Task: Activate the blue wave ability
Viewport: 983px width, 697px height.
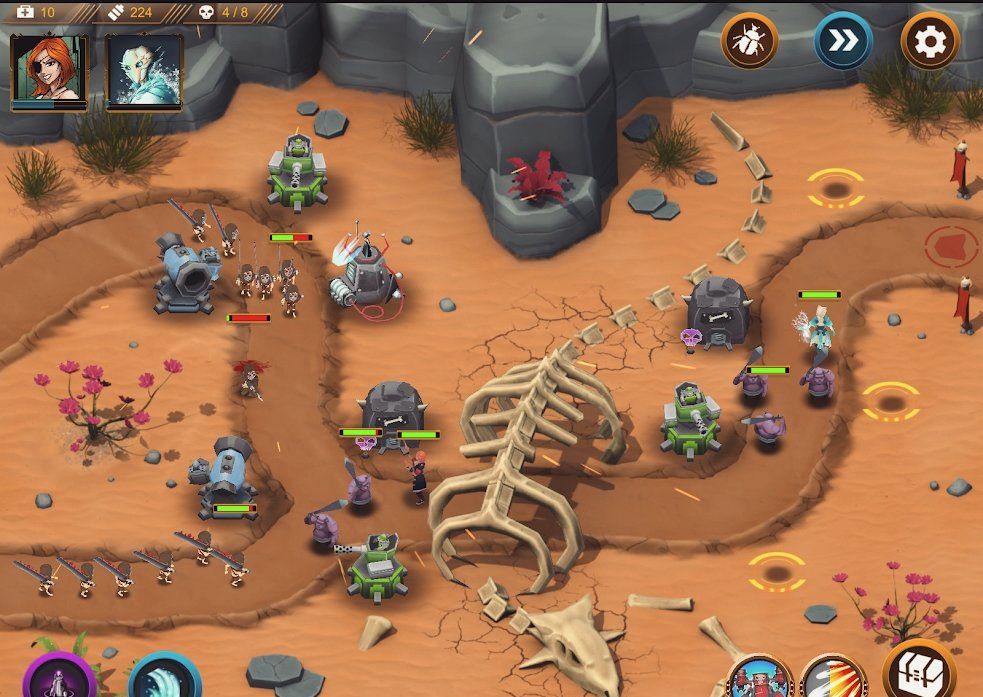Action: (x=163, y=678)
